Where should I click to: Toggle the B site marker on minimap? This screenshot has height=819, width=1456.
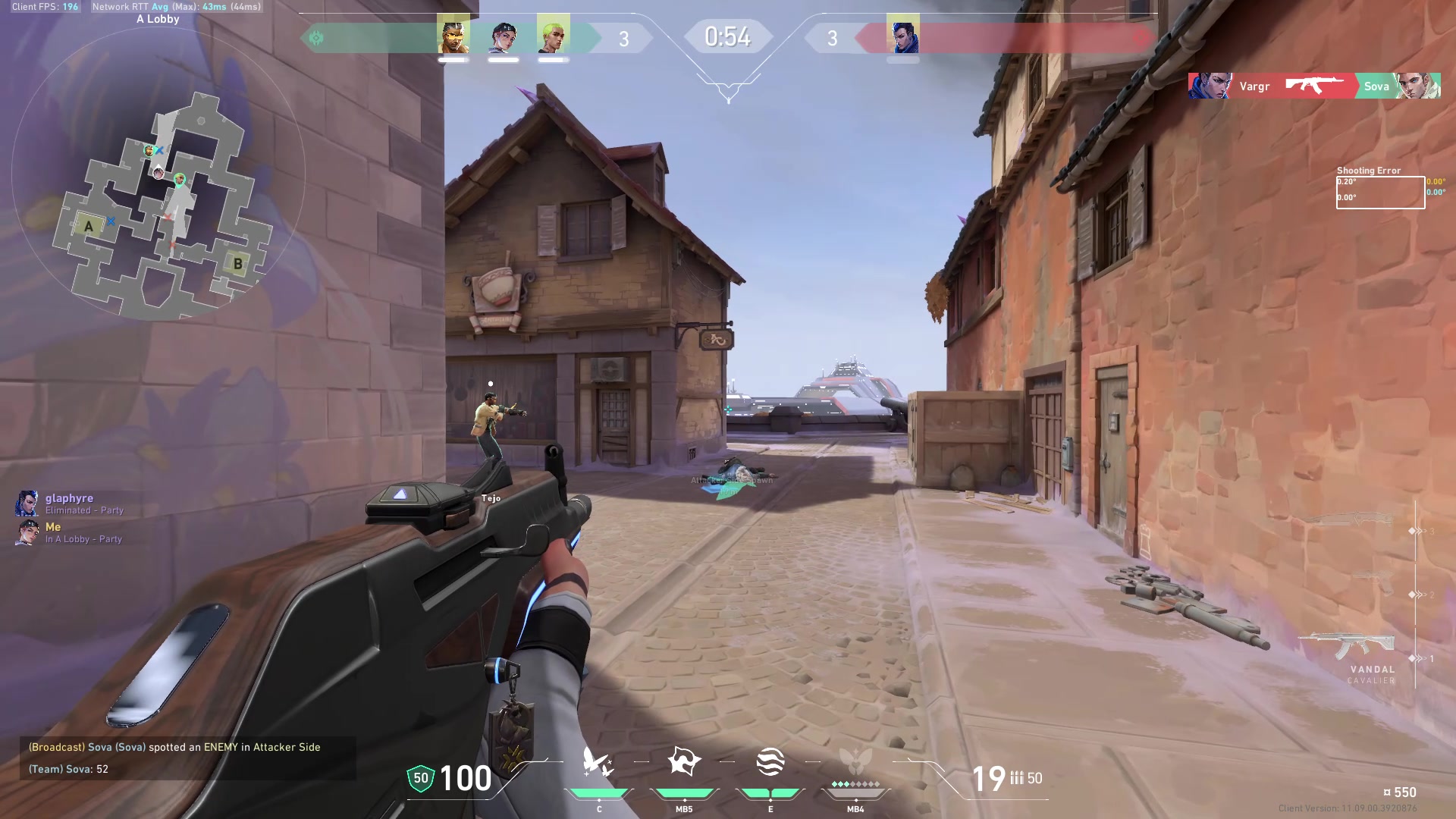click(237, 263)
